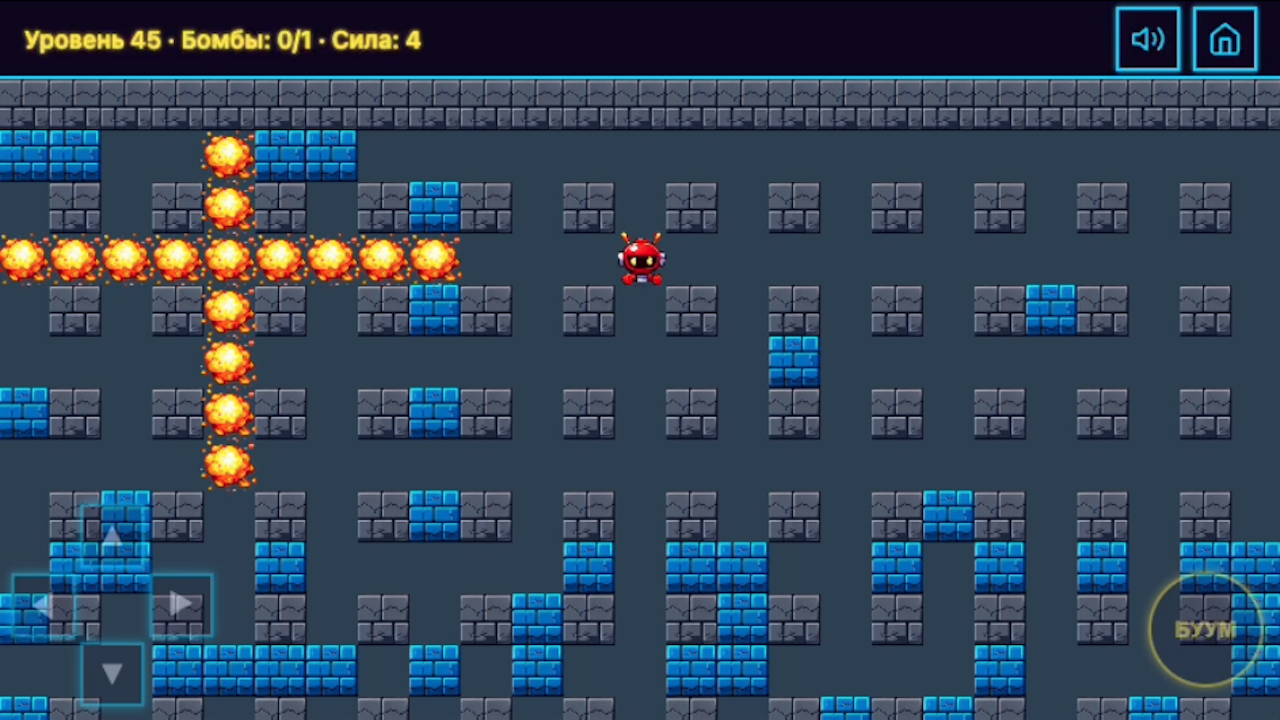Click the Сила: 4 power indicator

click(x=377, y=40)
